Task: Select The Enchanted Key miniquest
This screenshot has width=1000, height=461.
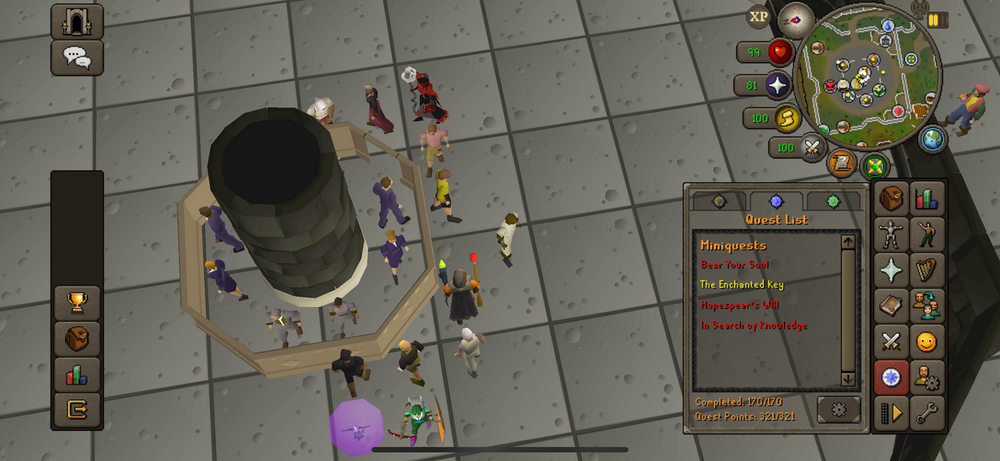Action: (741, 285)
